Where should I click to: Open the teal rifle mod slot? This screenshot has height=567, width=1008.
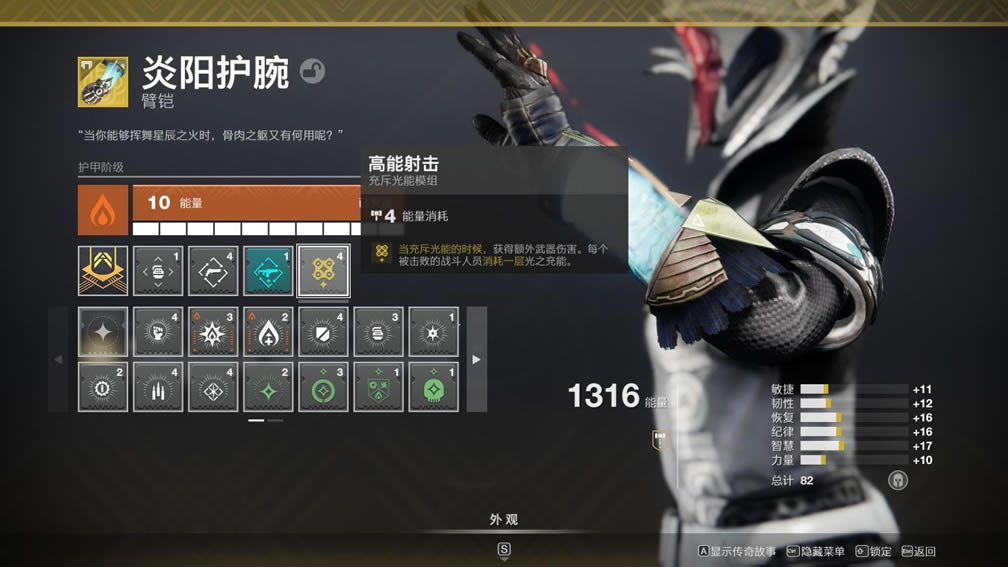(x=268, y=271)
